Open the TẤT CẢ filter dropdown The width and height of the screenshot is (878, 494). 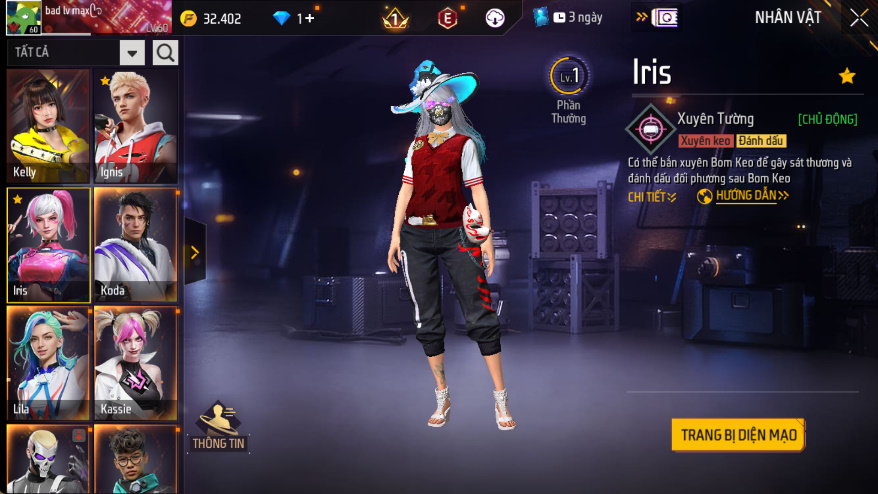coord(132,53)
